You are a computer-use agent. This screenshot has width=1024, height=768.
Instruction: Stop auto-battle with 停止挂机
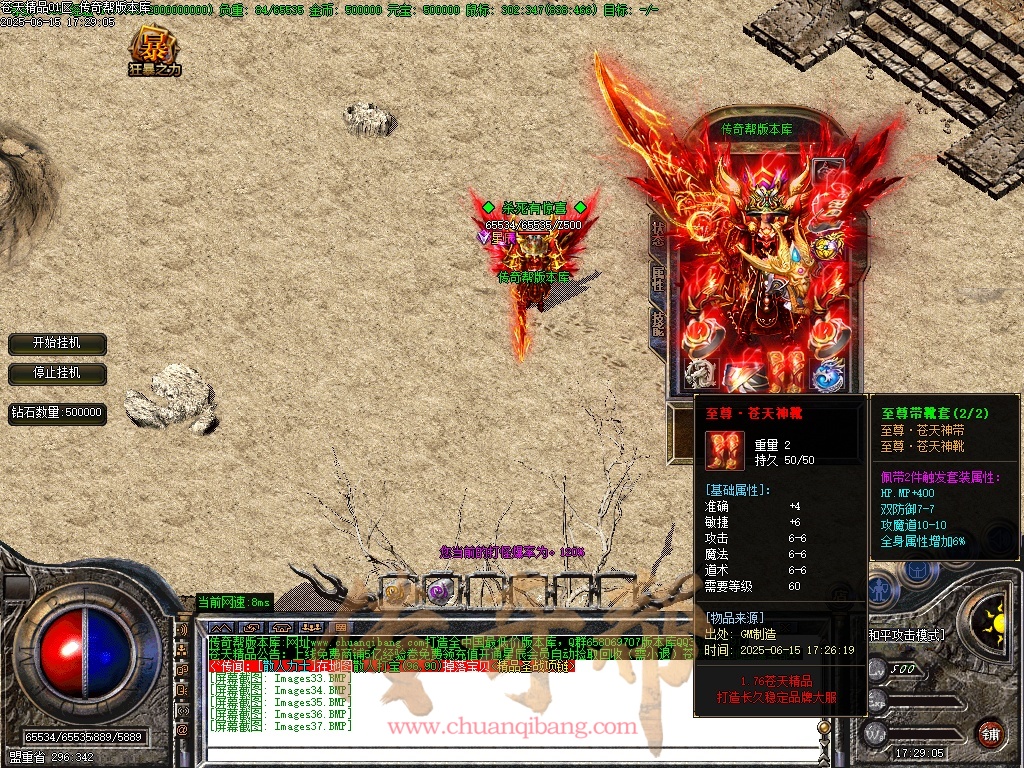point(57,373)
